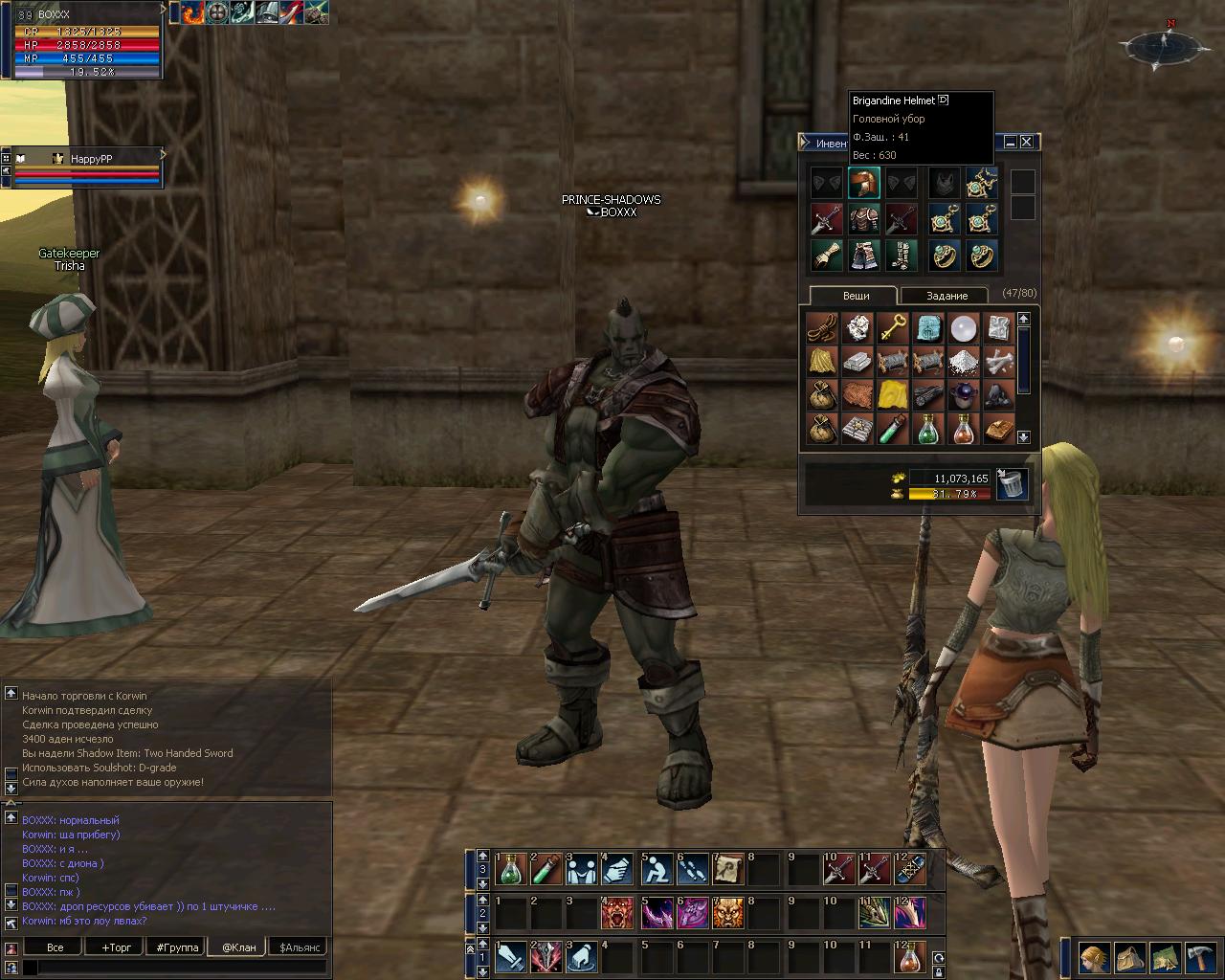
Task: Close the inventory window
Action: [1026, 142]
